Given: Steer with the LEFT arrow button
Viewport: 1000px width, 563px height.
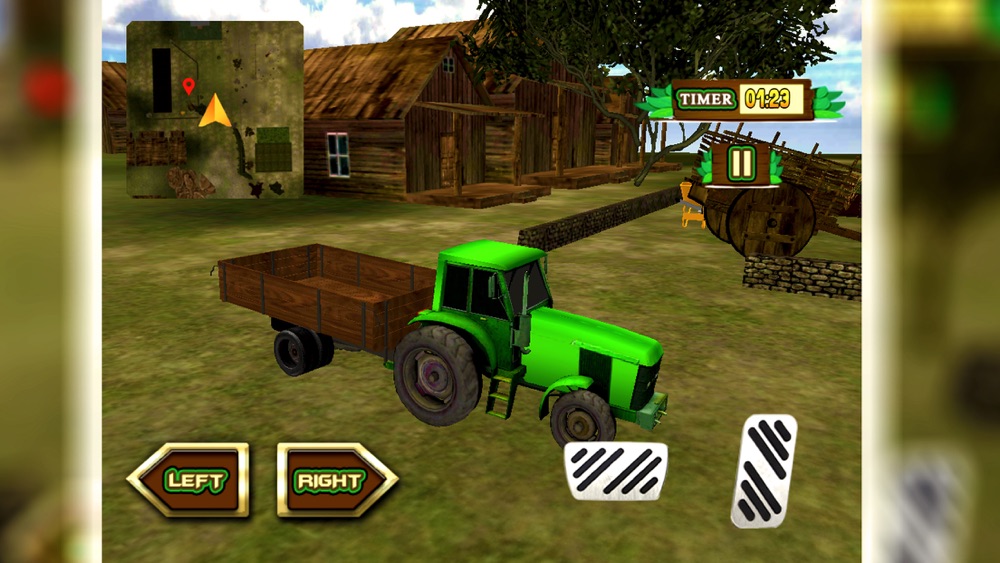Looking at the screenshot, I should point(189,480).
